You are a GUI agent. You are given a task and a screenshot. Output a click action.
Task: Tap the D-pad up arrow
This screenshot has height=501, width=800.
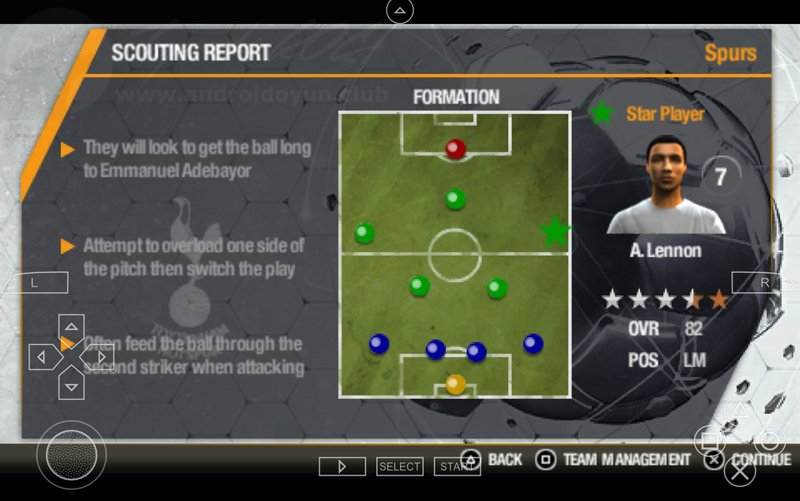click(x=71, y=328)
